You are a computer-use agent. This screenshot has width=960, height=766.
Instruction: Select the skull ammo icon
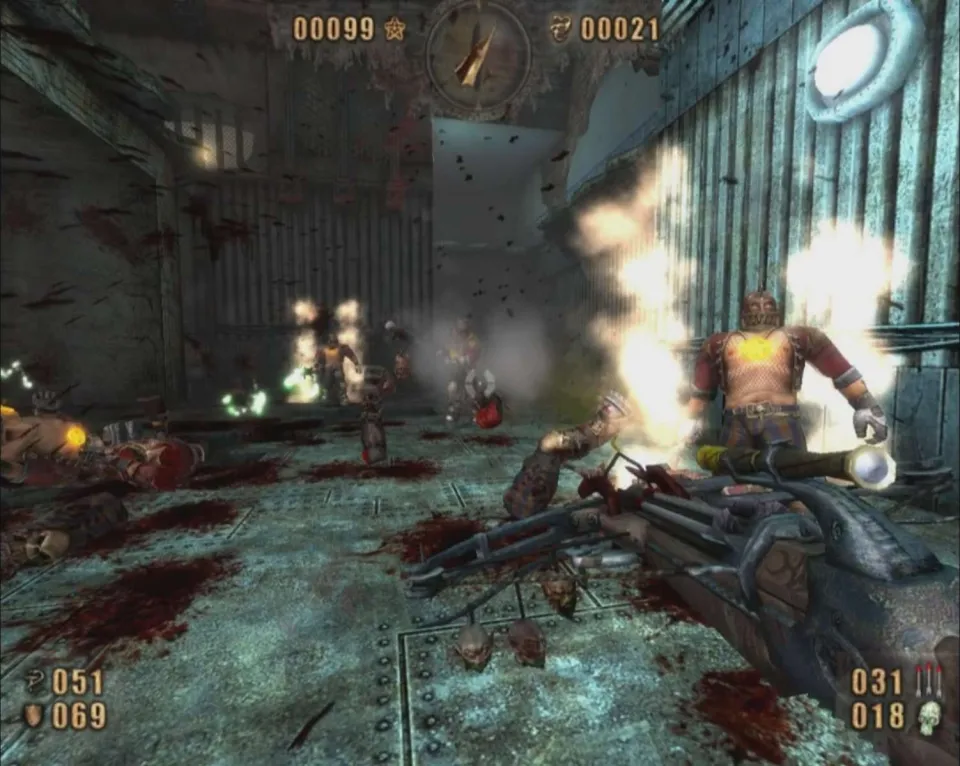click(928, 717)
